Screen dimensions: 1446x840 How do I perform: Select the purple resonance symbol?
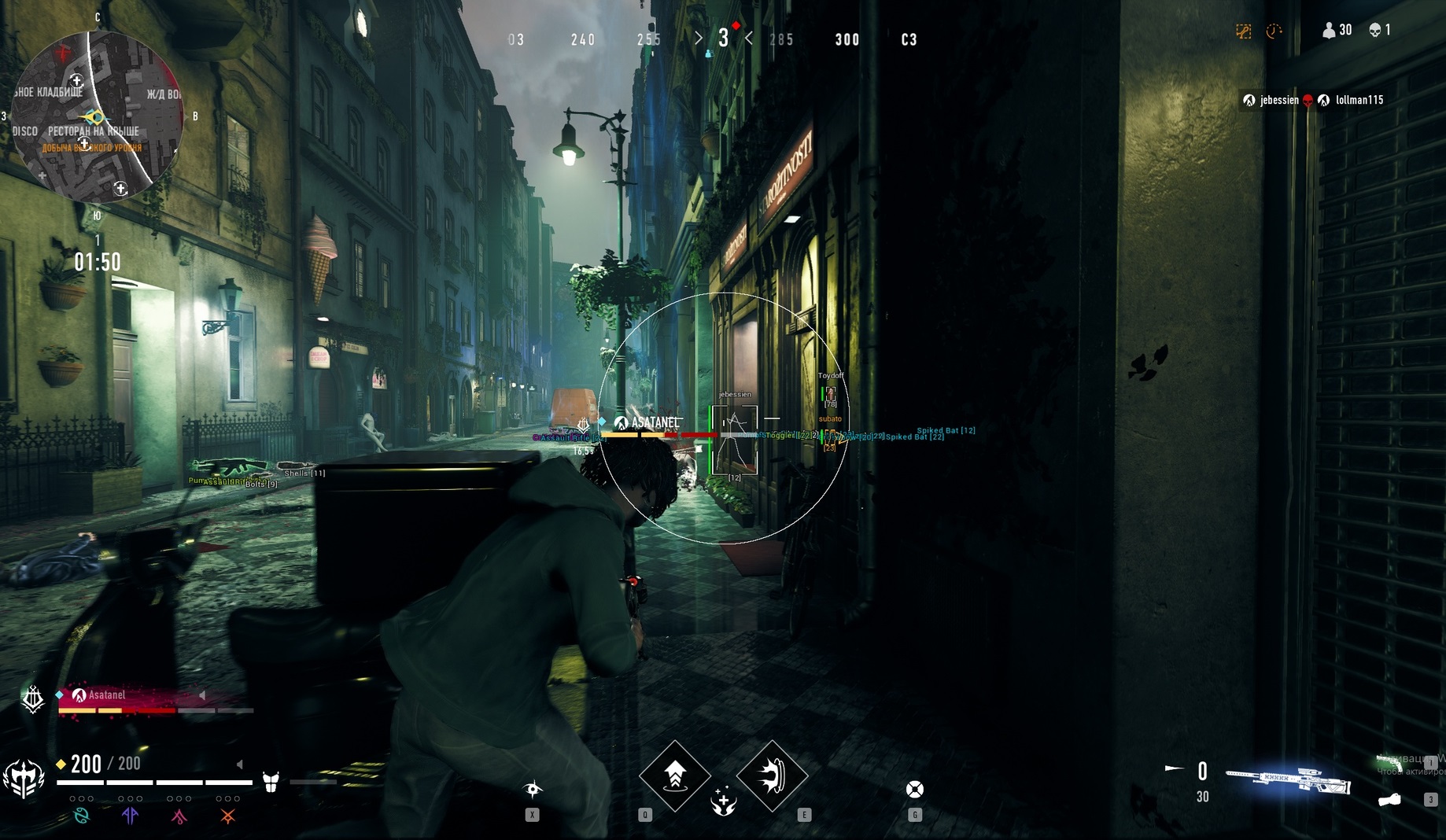130,816
